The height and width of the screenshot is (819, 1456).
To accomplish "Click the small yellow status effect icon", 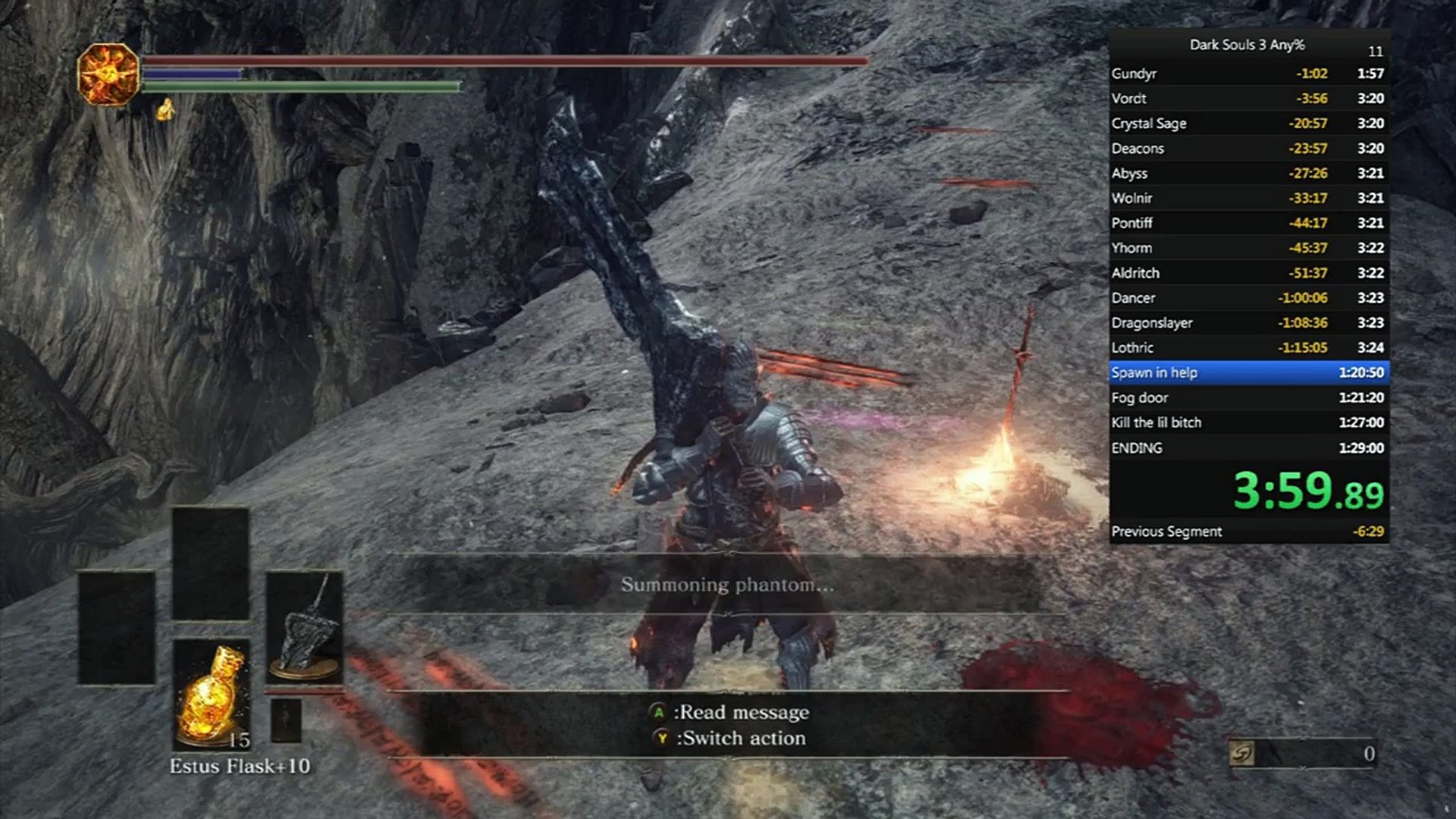I will (x=165, y=111).
